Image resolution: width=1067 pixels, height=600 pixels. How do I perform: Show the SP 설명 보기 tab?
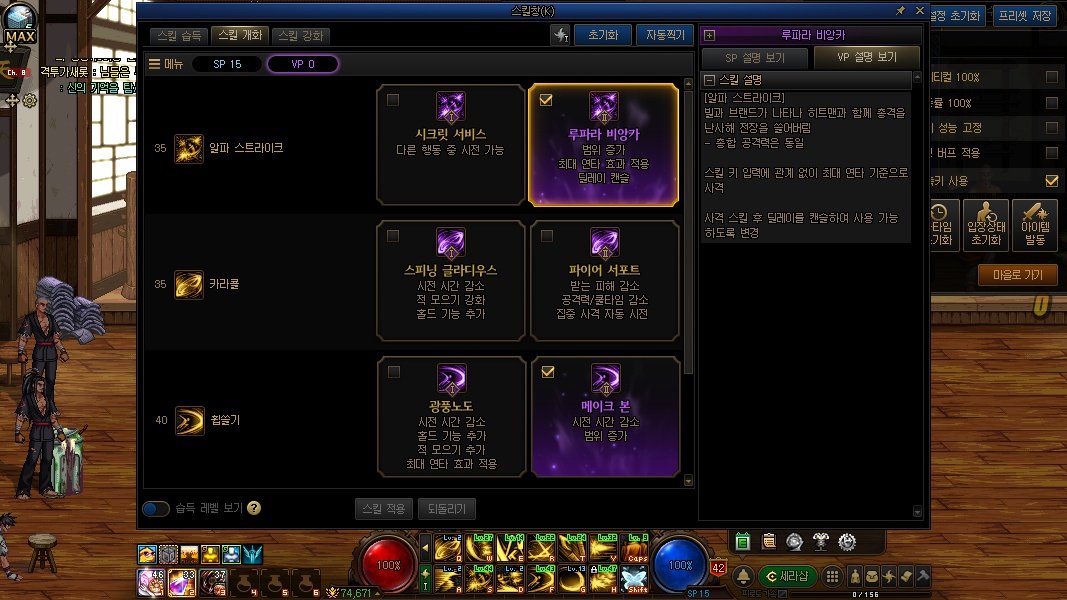pos(754,57)
